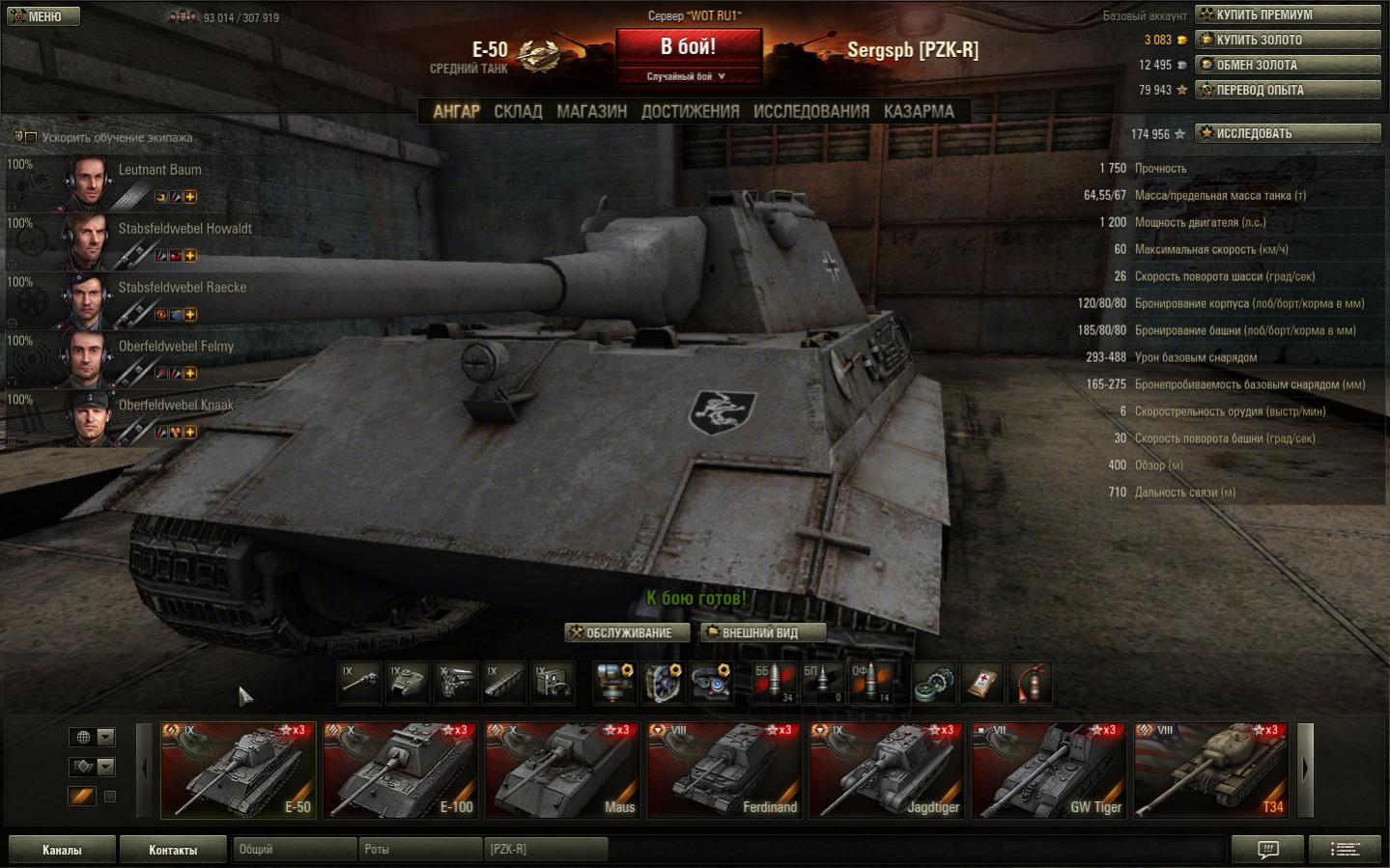Select the T34 tank thumbnail
The image size is (1390, 868).
(x=1210, y=770)
